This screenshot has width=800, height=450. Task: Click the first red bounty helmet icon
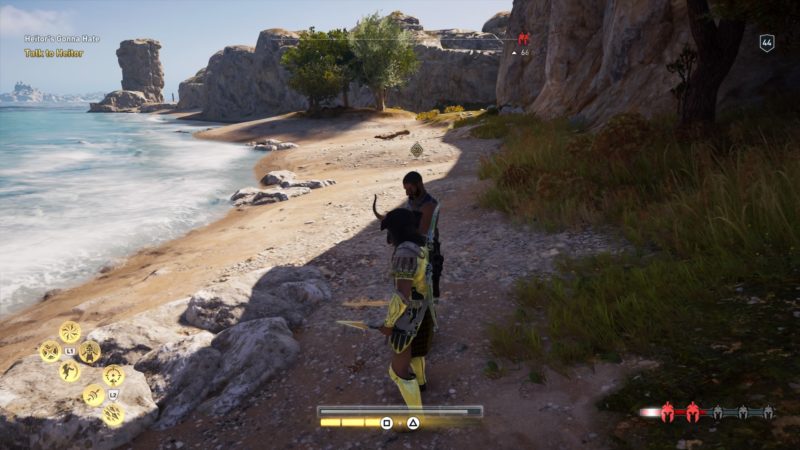667,412
